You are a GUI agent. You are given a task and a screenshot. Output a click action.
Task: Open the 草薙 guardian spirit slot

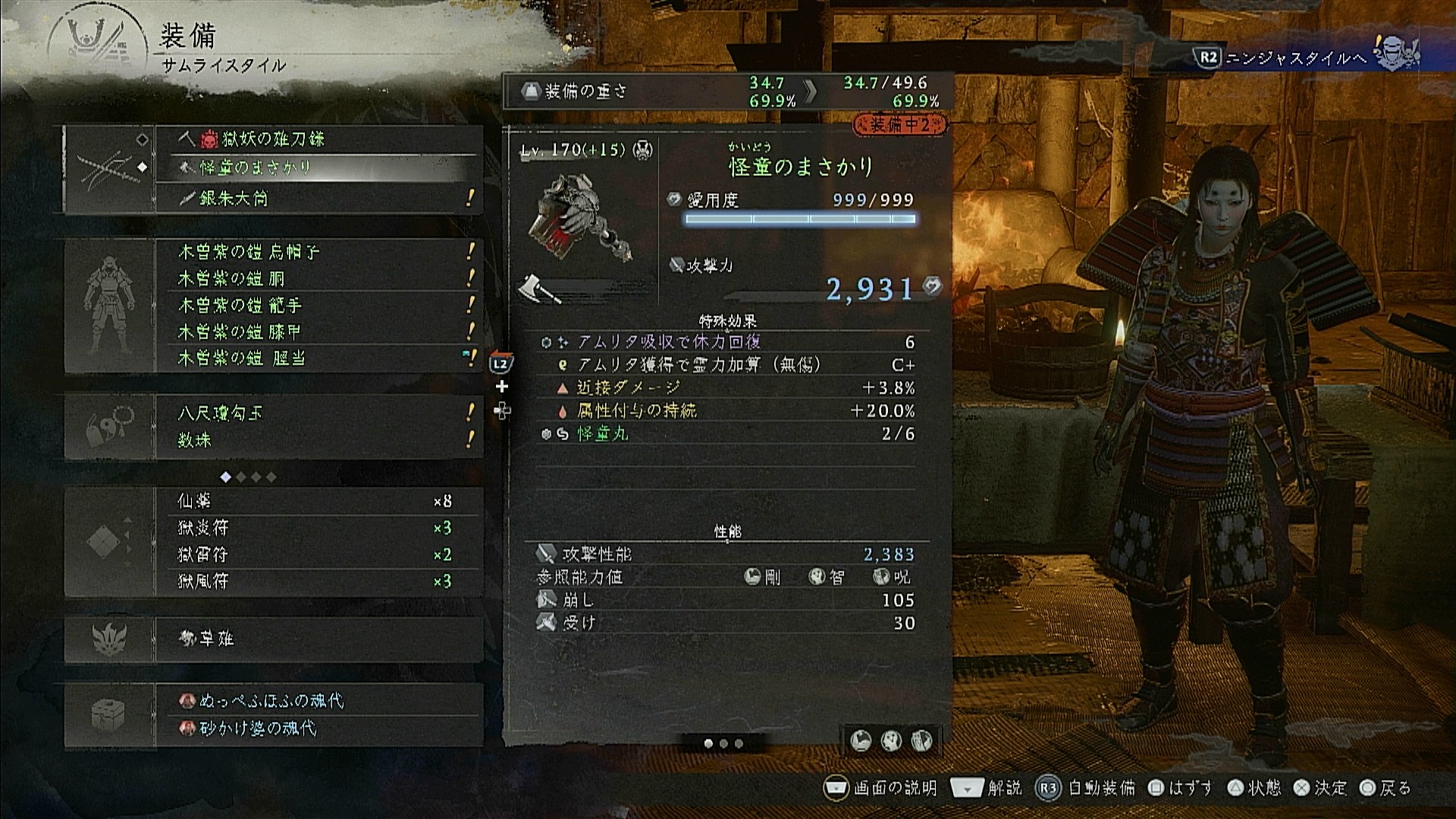[318, 639]
